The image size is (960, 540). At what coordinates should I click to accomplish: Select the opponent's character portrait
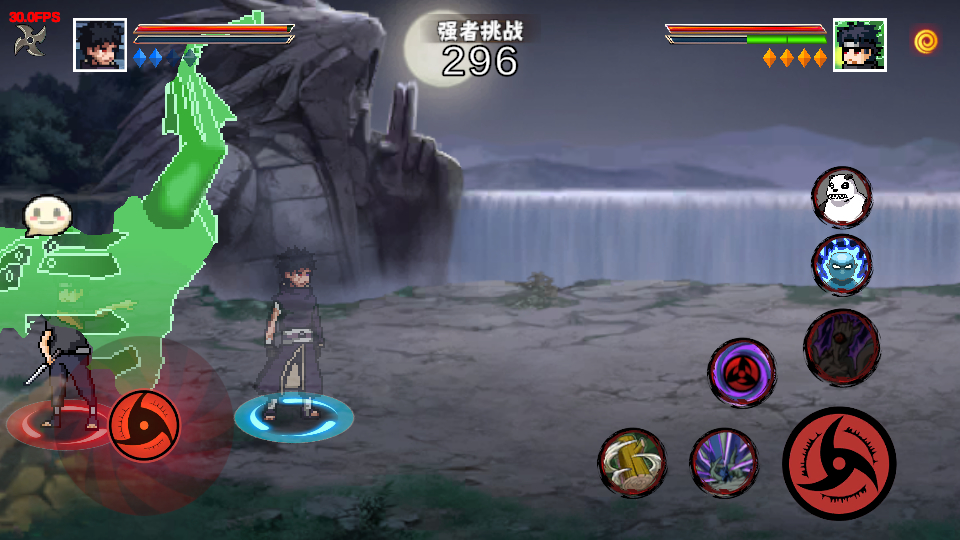[x=859, y=45]
